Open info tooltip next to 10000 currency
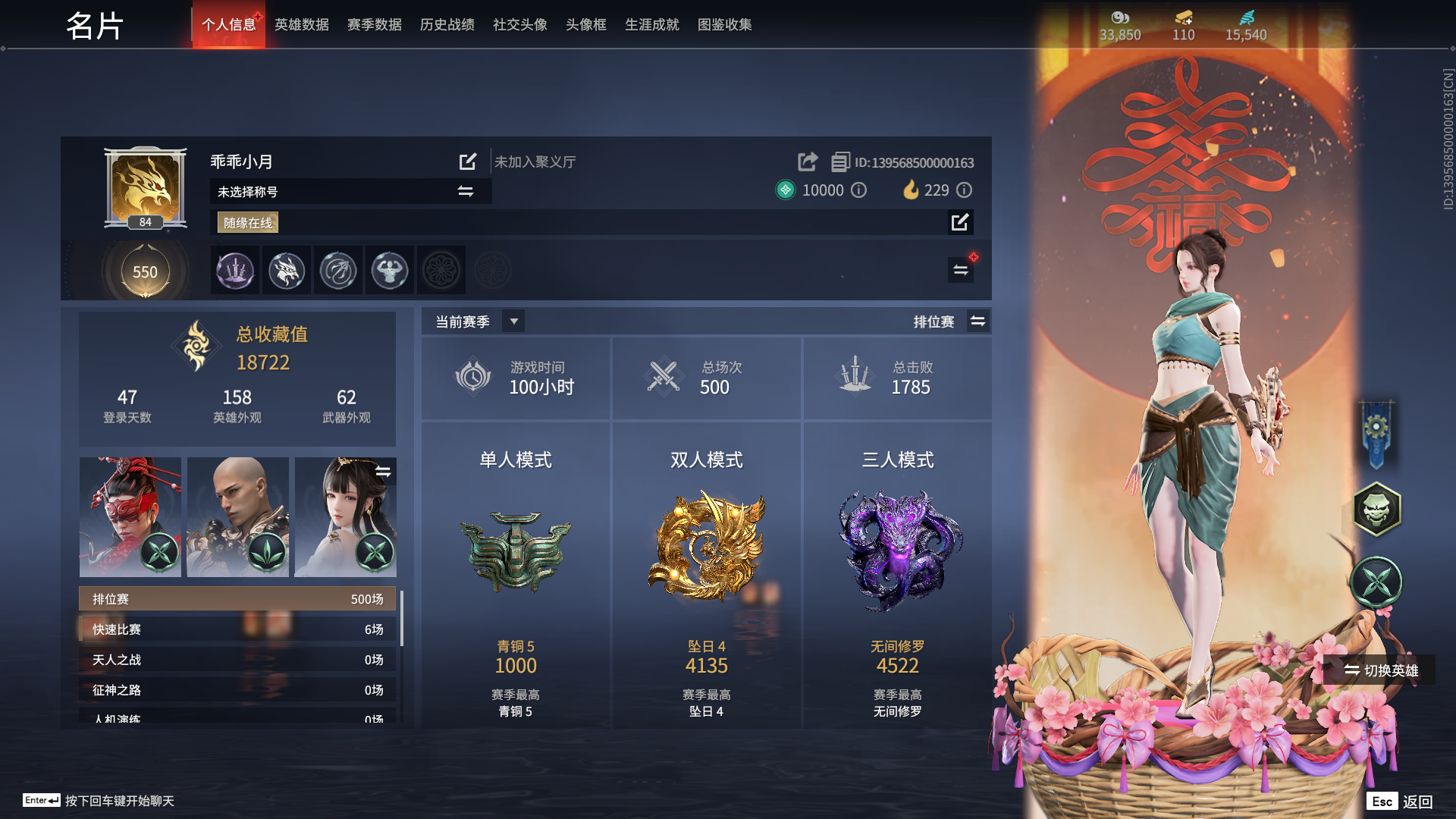 pyautogui.click(x=858, y=190)
